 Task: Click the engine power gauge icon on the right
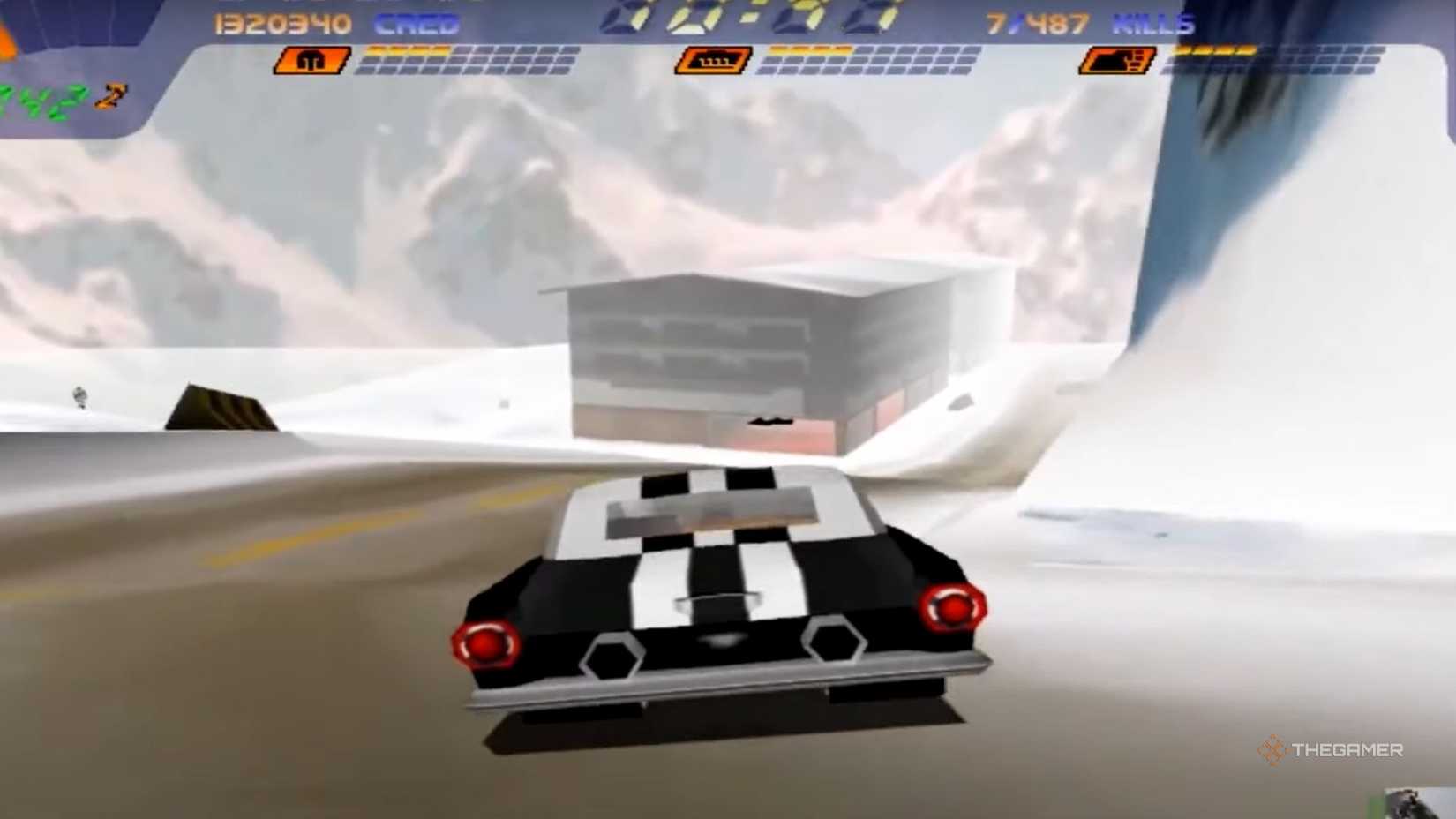1118,58
